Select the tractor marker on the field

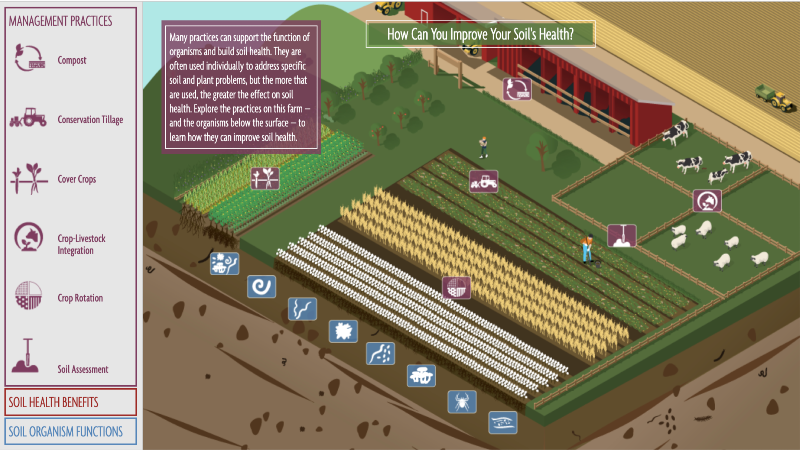click(x=483, y=182)
